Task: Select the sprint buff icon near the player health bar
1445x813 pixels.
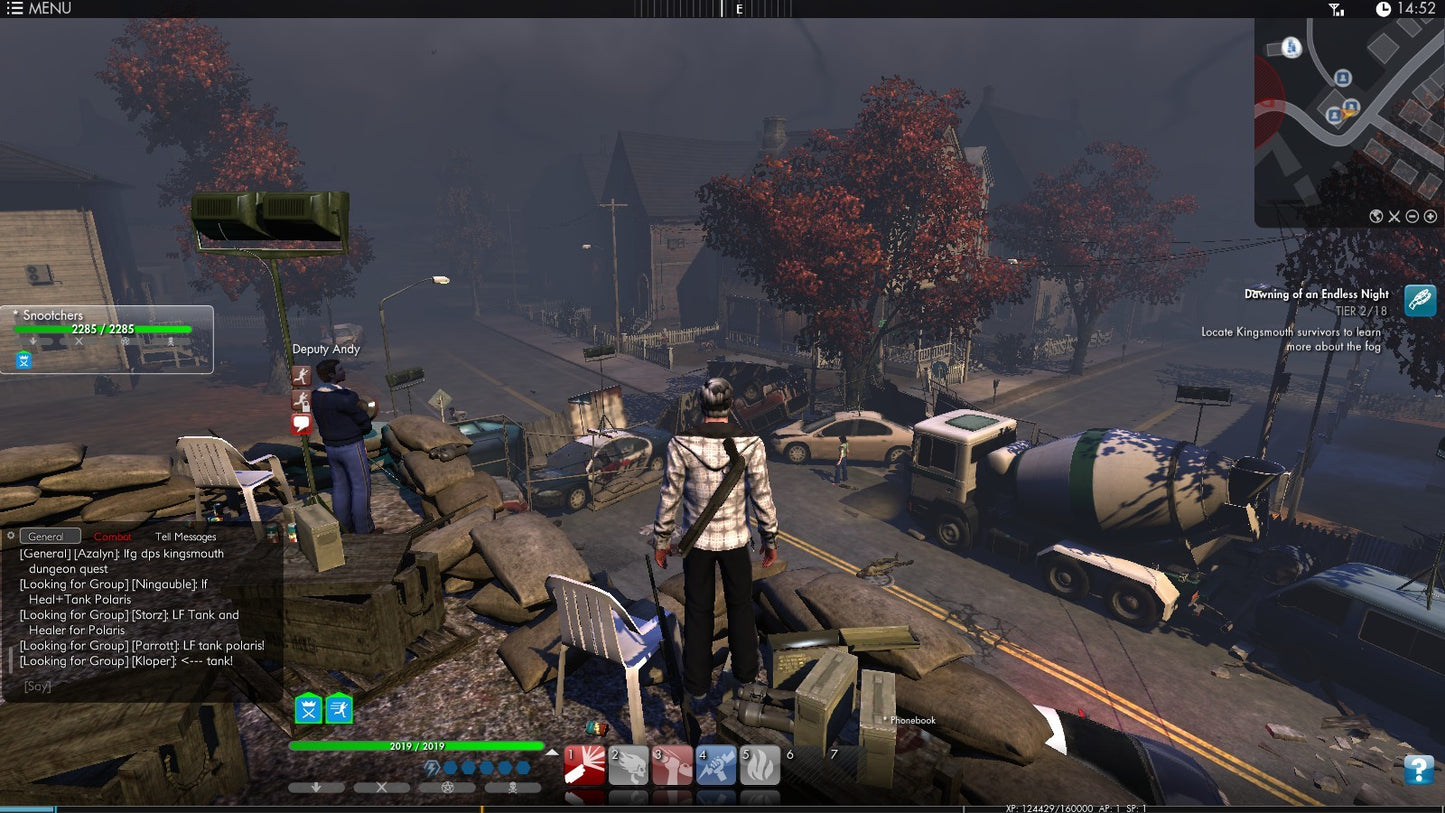Action: pyautogui.click(x=338, y=710)
